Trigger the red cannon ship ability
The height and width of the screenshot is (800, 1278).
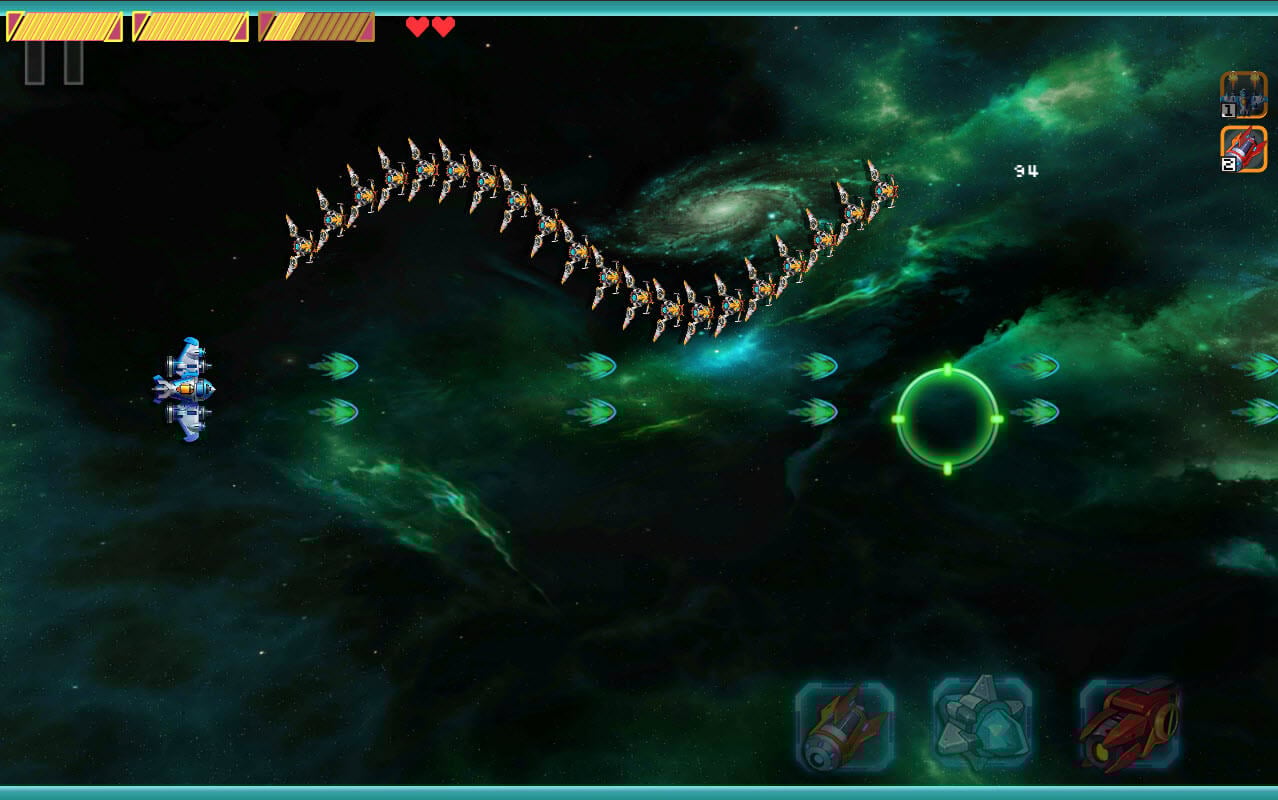pos(1129,724)
